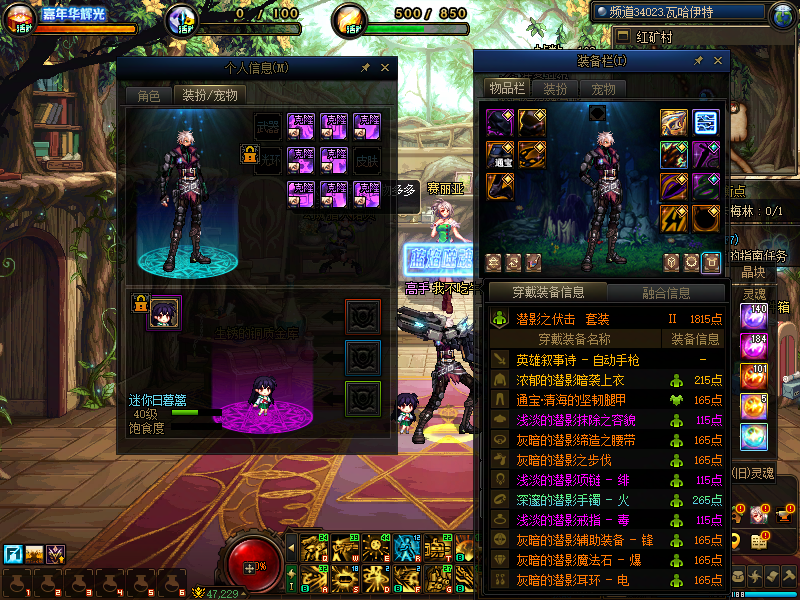Image resolution: width=800 pixels, height=600 pixels.
Task: Show the 融合信息 fusion info tab
Action: coord(665,293)
